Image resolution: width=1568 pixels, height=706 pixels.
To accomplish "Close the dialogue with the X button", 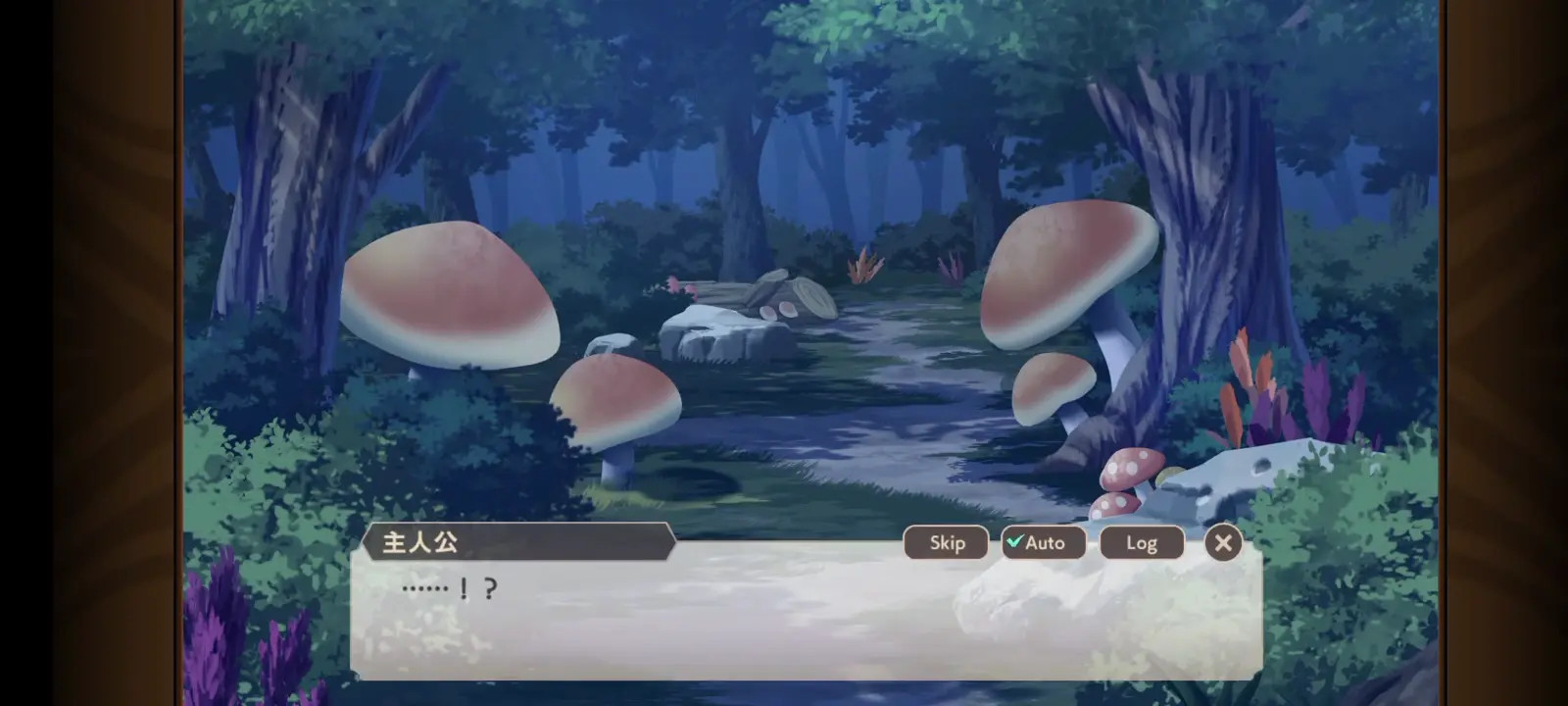I will click(1222, 542).
